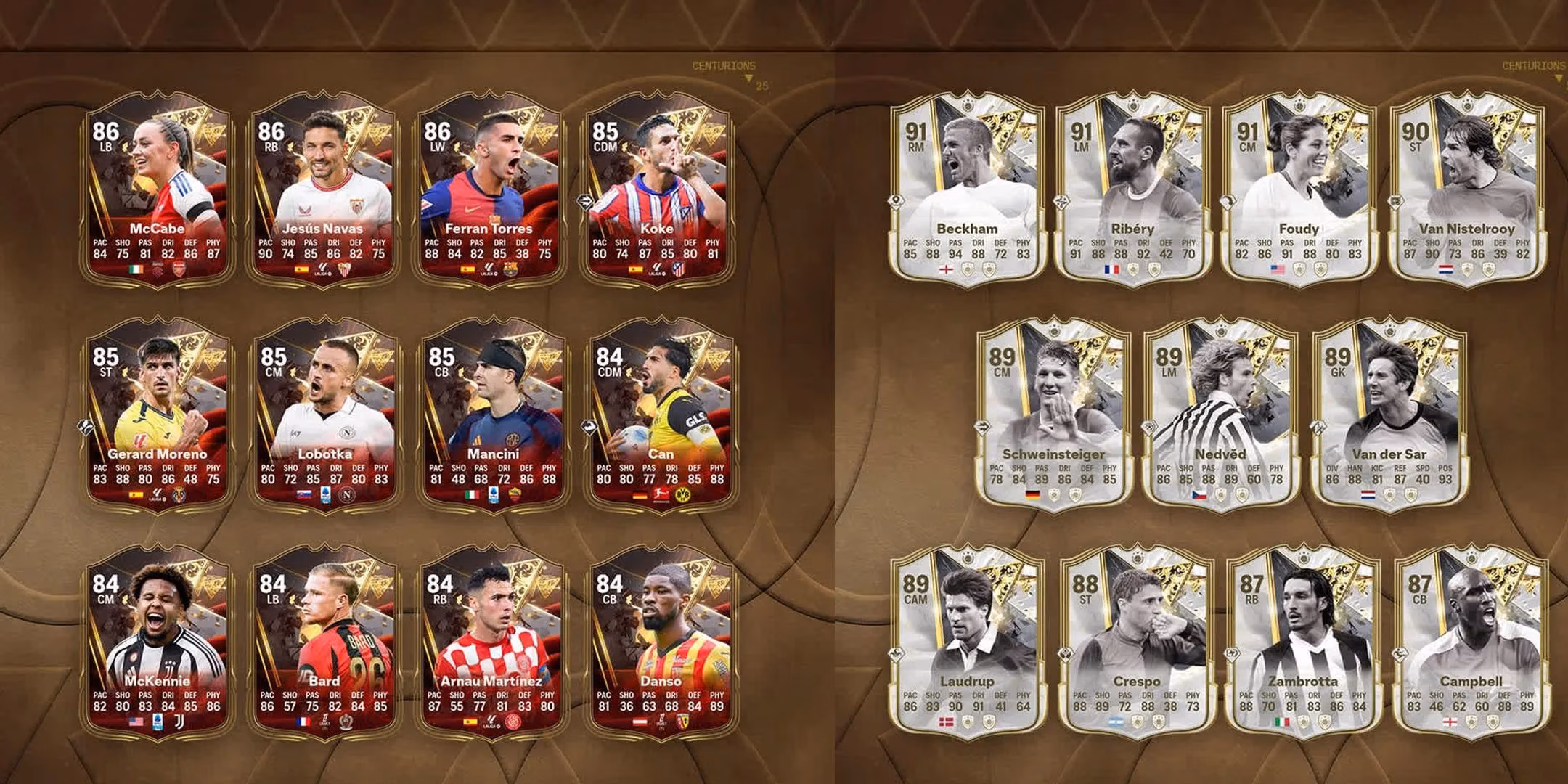Viewport: 1568px width, 784px height.
Task: Click the France flag on Ribéry's card
Action: coord(1112,269)
